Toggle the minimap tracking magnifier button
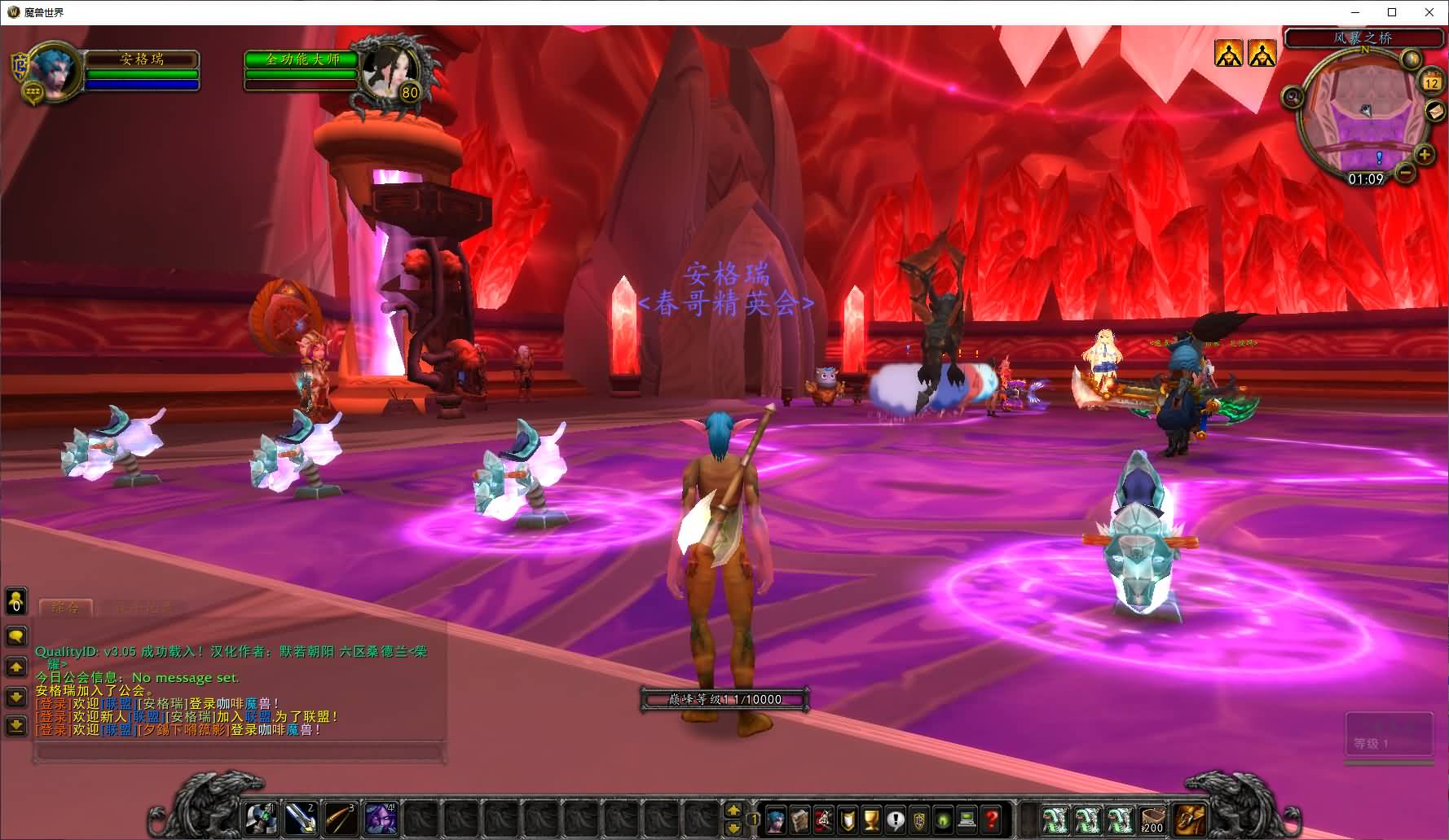Screen dimensions: 1449x840 1293,98
